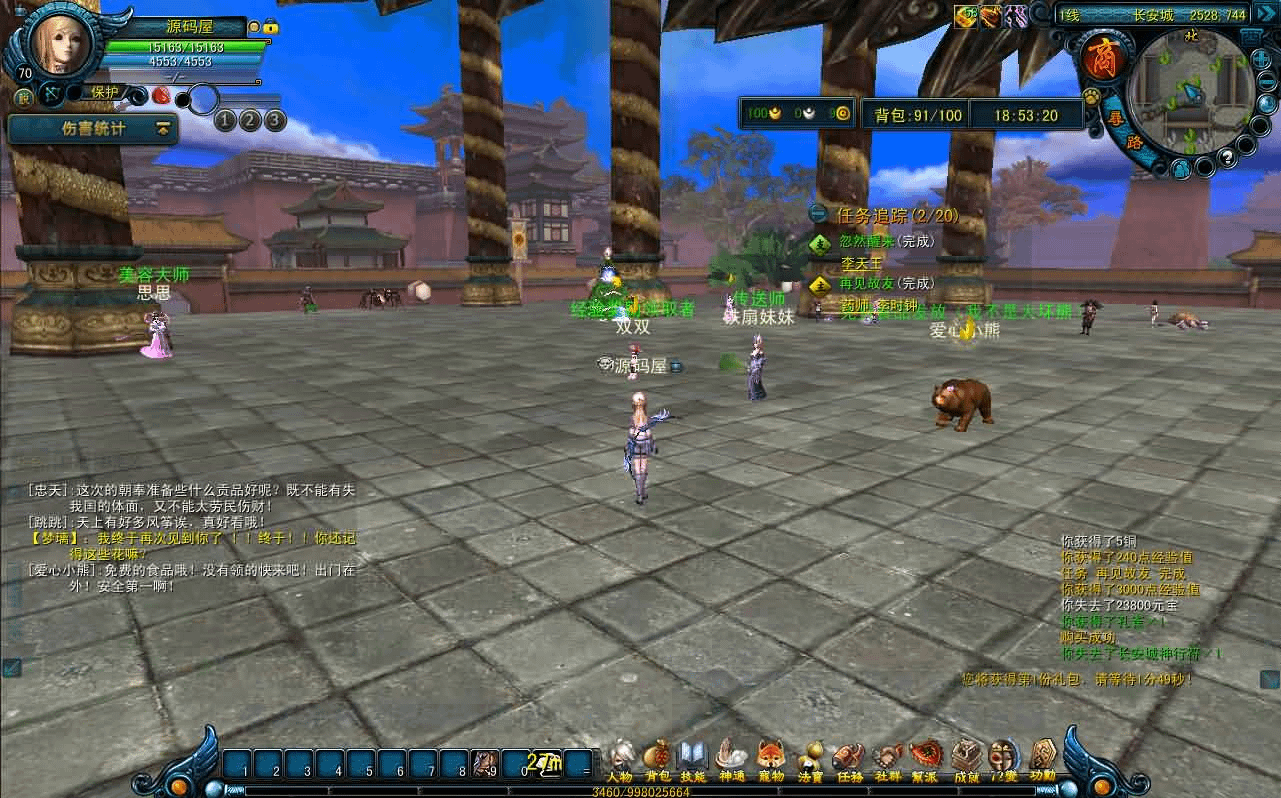Open the 宠物 pet panel
Image resolution: width=1281 pixels, height=798 pixels.
770,758
